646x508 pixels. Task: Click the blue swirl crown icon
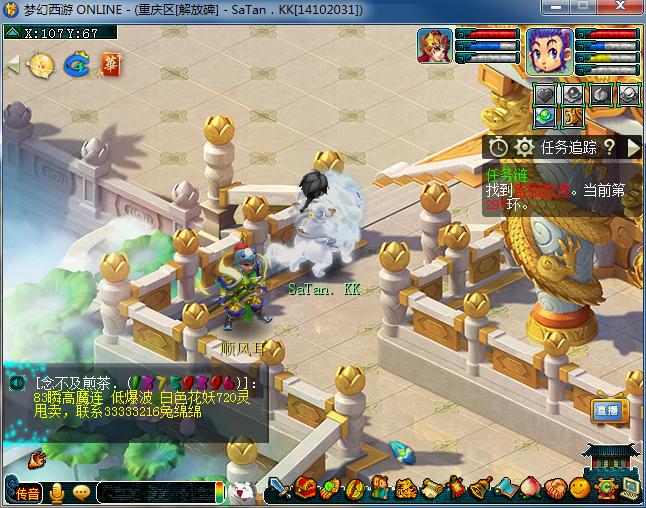point(76,66)
